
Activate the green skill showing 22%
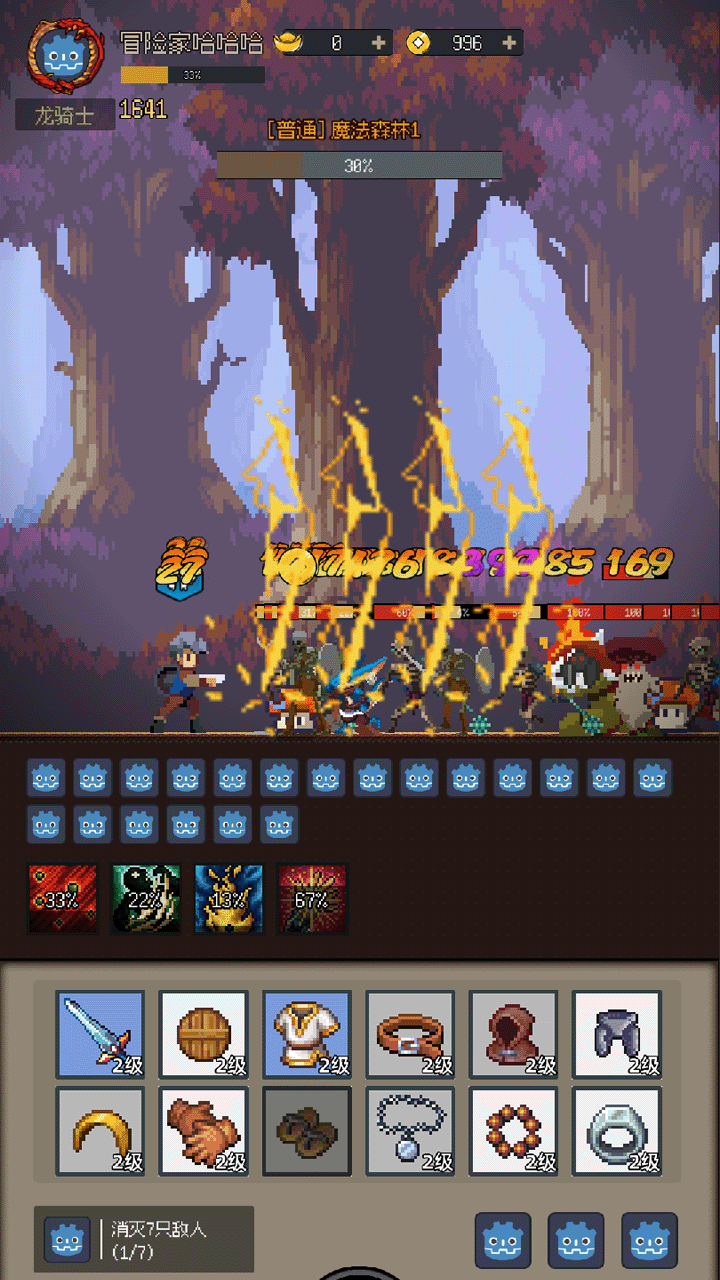coord(146,899)
